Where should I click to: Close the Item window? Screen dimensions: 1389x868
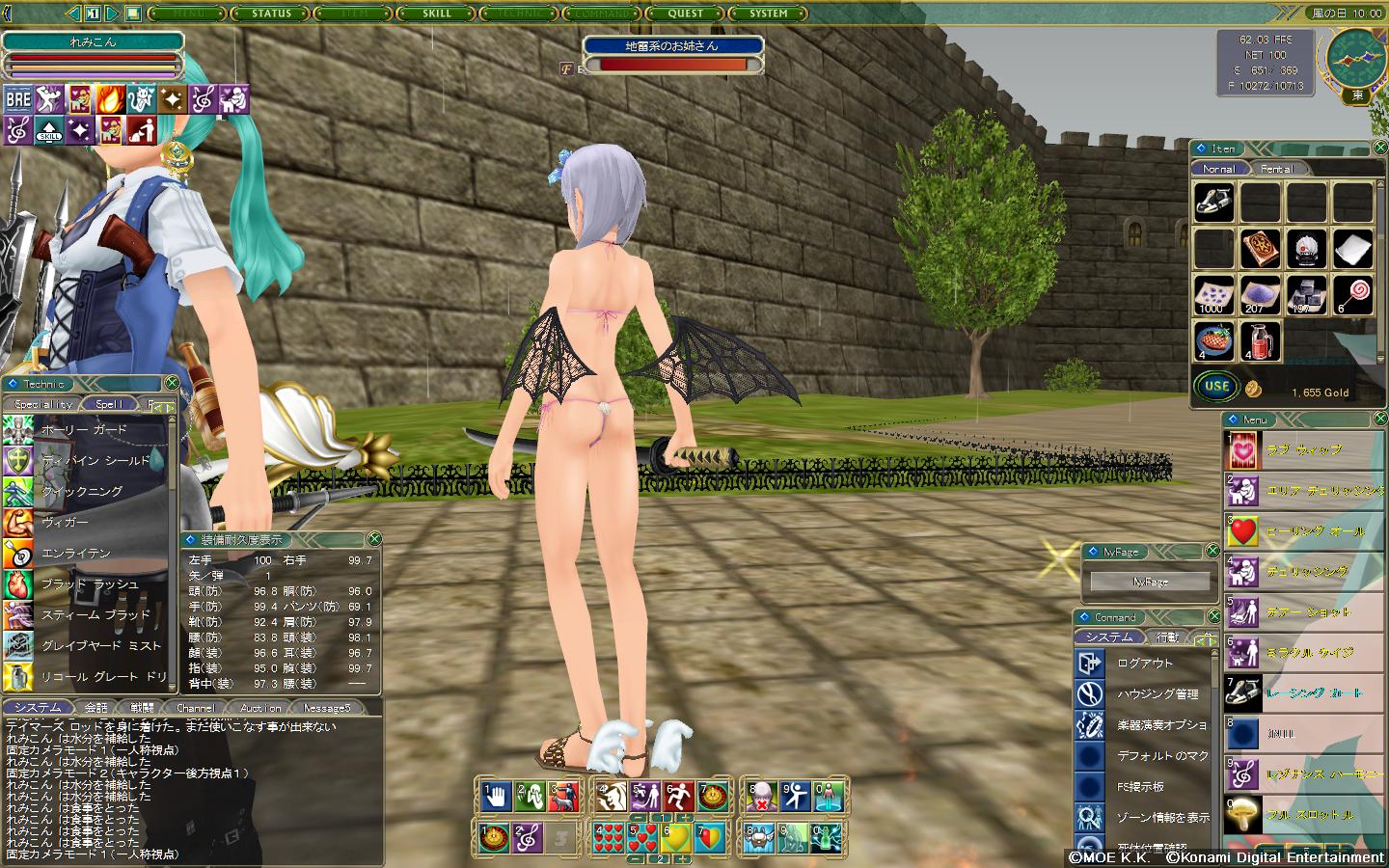(1377, 149)
